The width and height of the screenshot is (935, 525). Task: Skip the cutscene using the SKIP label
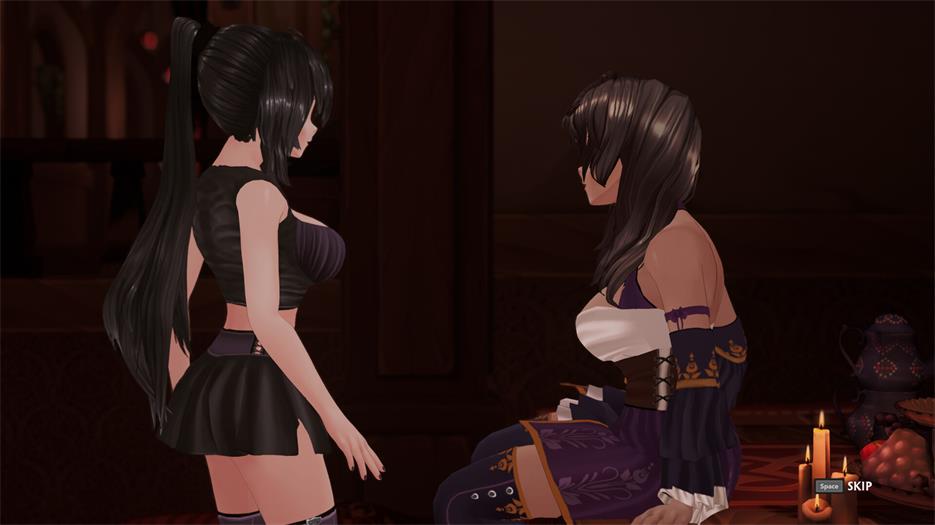click(x=858, y=486)
